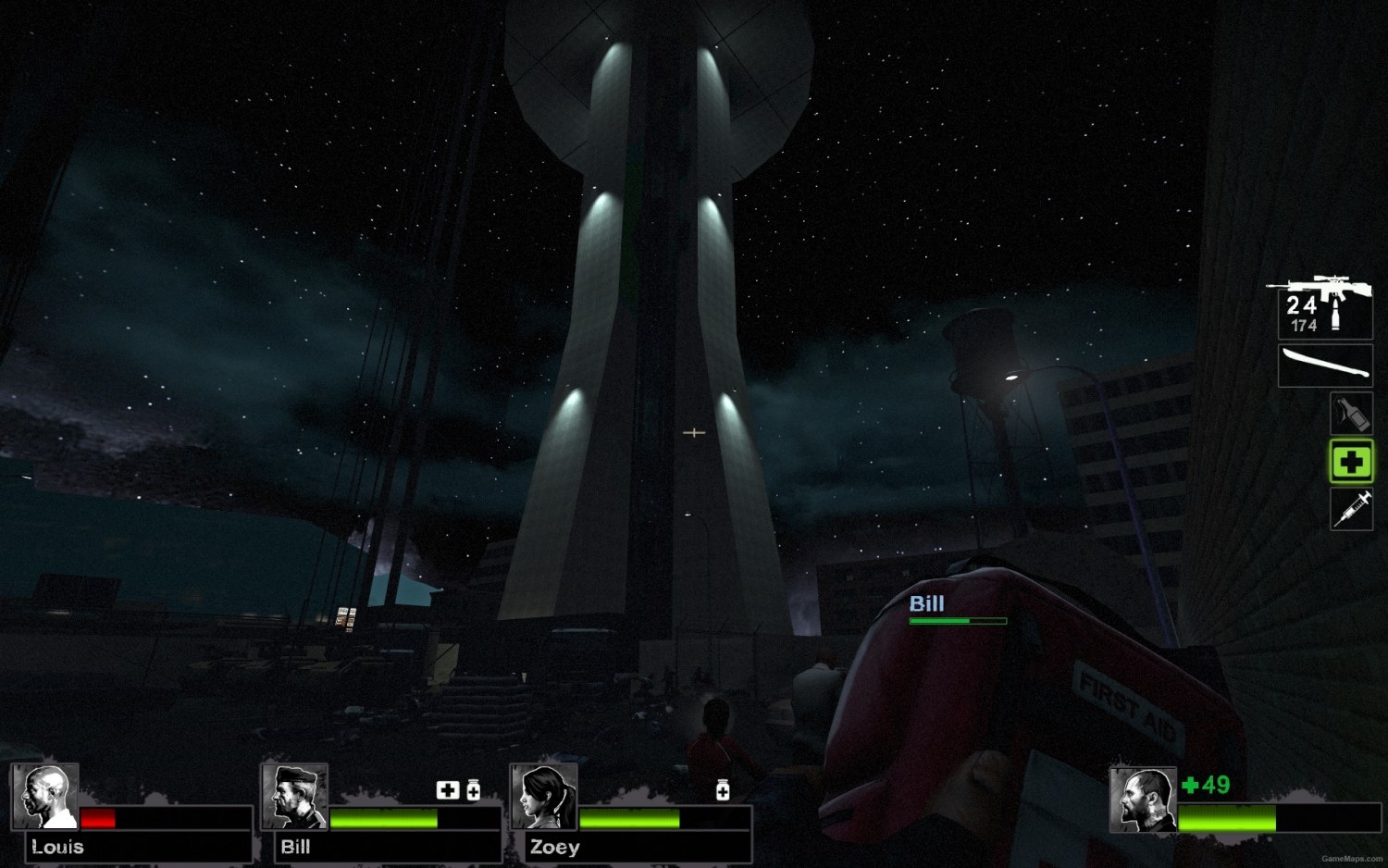Toggle the highlighted health kit selection
Image resolution: width=1388 pixels, height=868 pixels.
pos(1350,462)
